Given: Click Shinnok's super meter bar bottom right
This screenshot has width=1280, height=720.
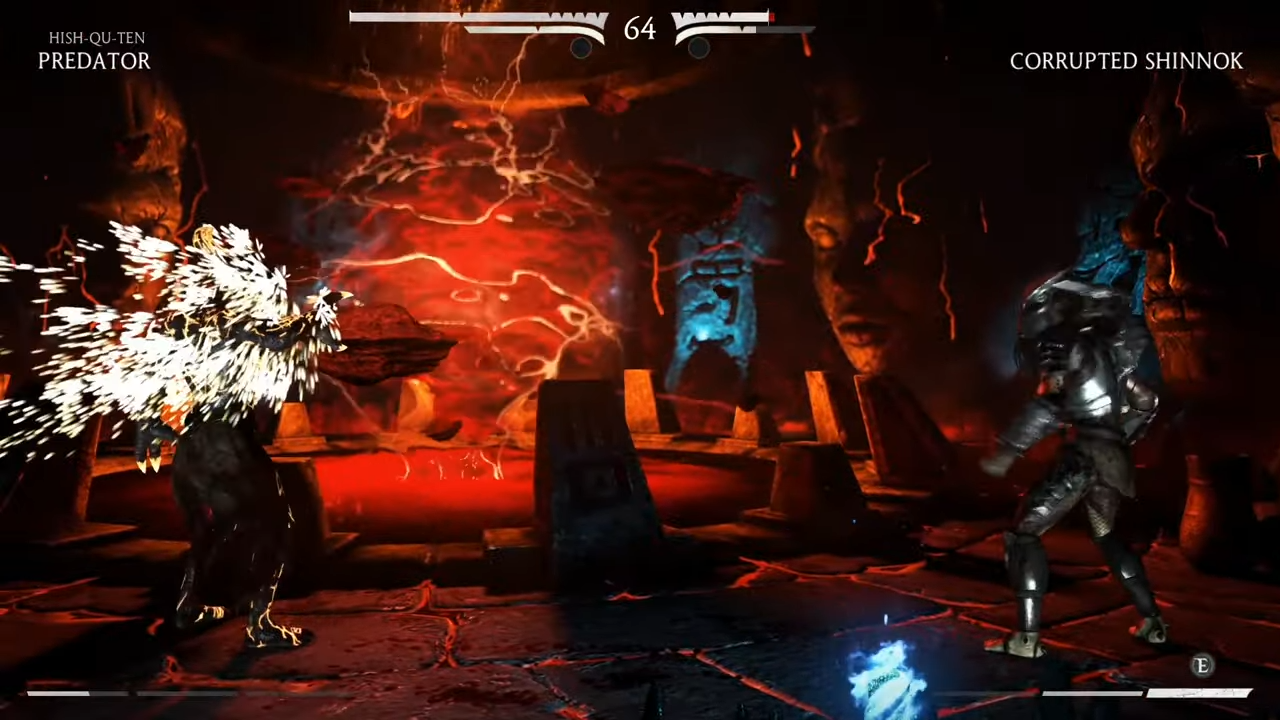Looking at the screenshot, I should [x=1150, y=692].
